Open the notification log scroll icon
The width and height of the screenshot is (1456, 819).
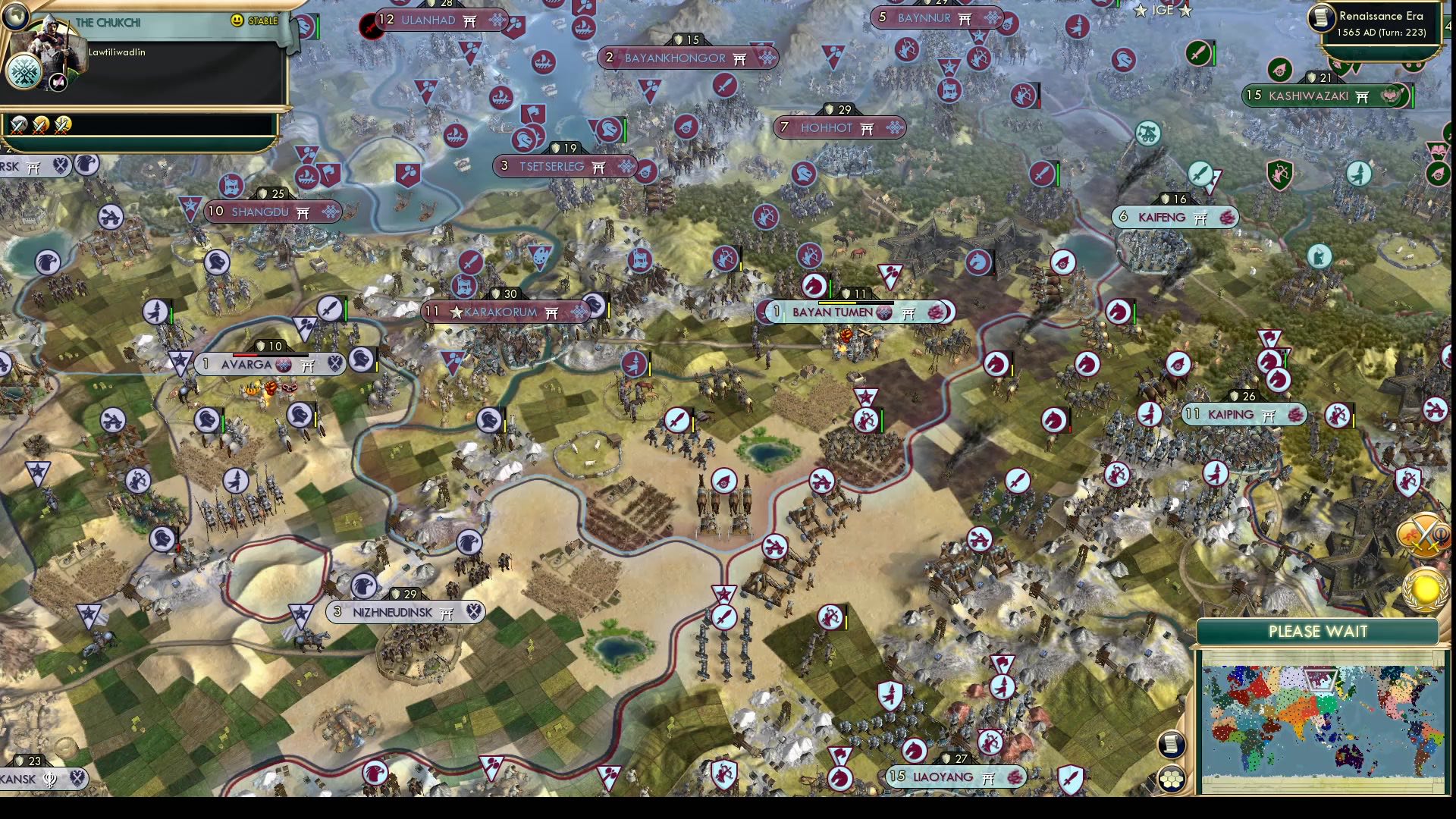point(1172,743)
